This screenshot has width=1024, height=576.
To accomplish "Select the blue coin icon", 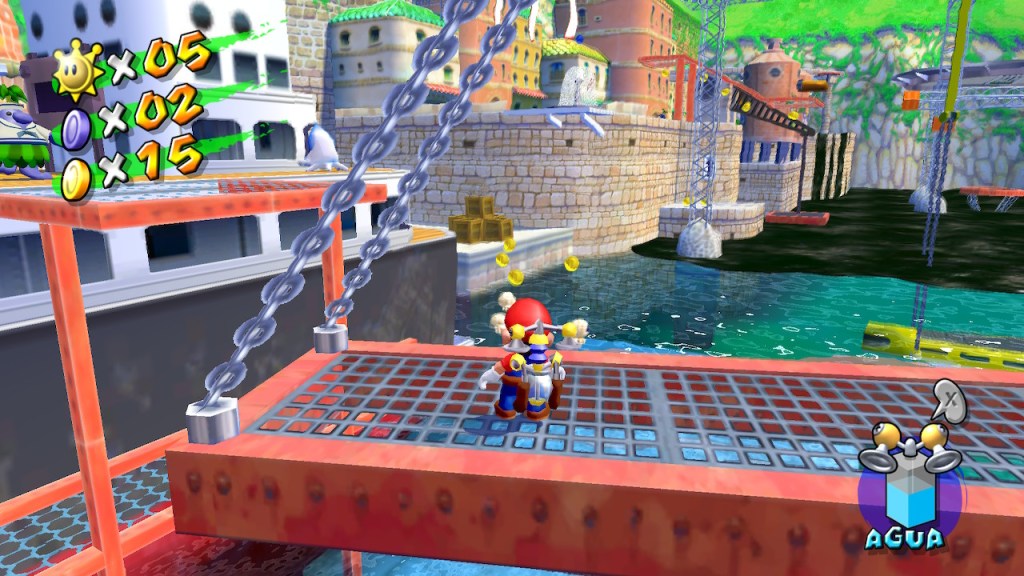I will pyautogui.click(x=76, y=129).
